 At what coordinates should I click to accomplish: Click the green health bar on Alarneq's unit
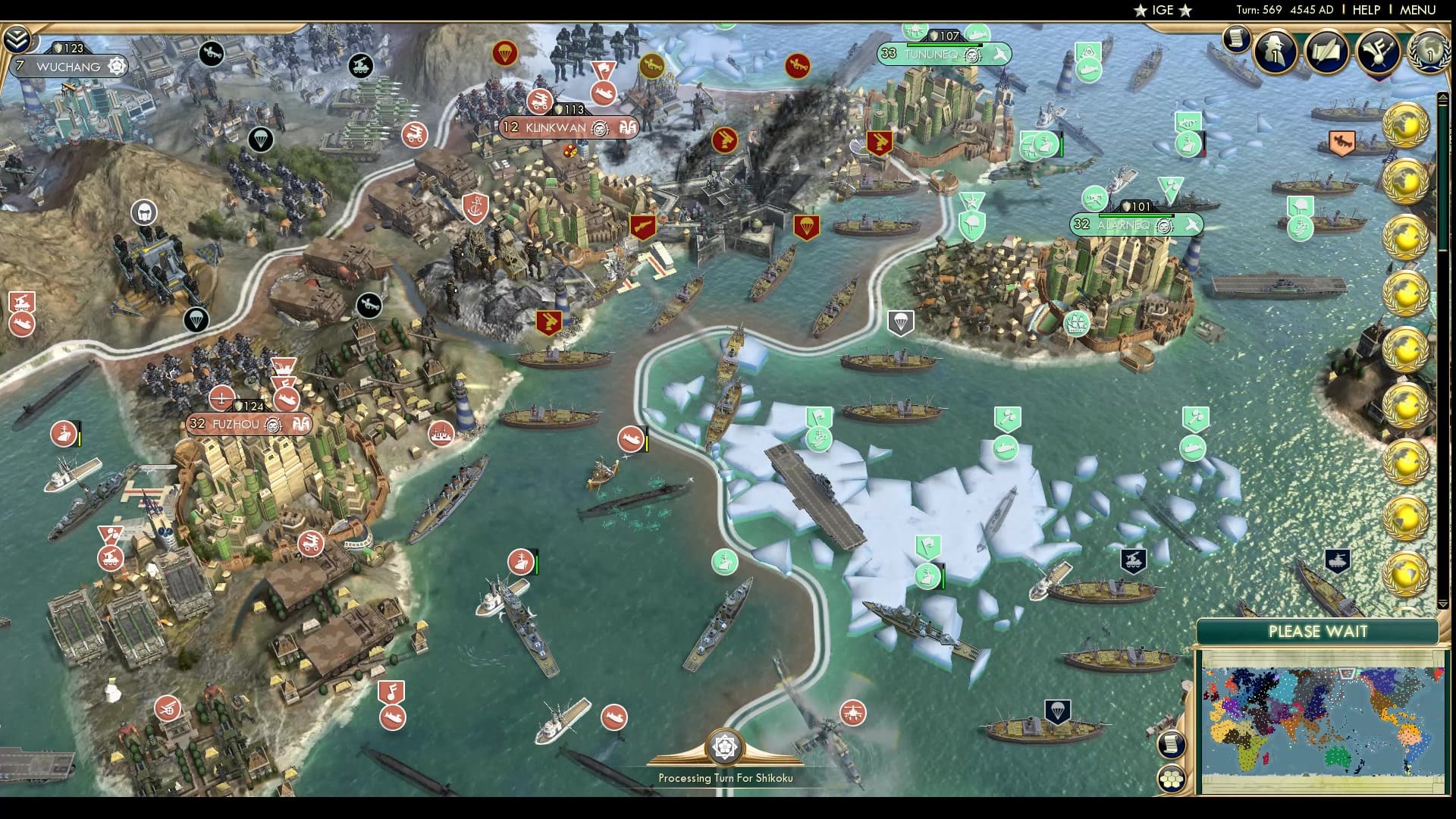pyautogui.click(x=1135, y=216)
